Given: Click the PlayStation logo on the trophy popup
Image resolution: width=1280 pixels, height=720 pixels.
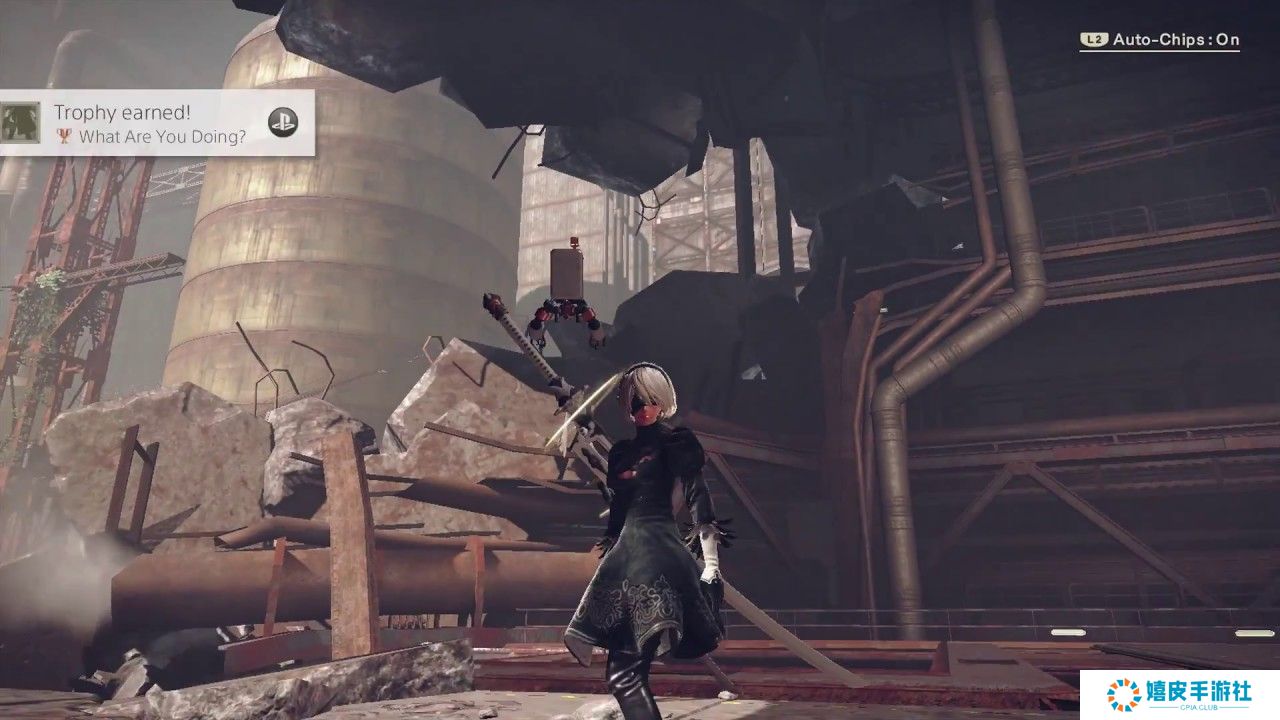Looking at the screenshot, I should (x=283, y=122).
